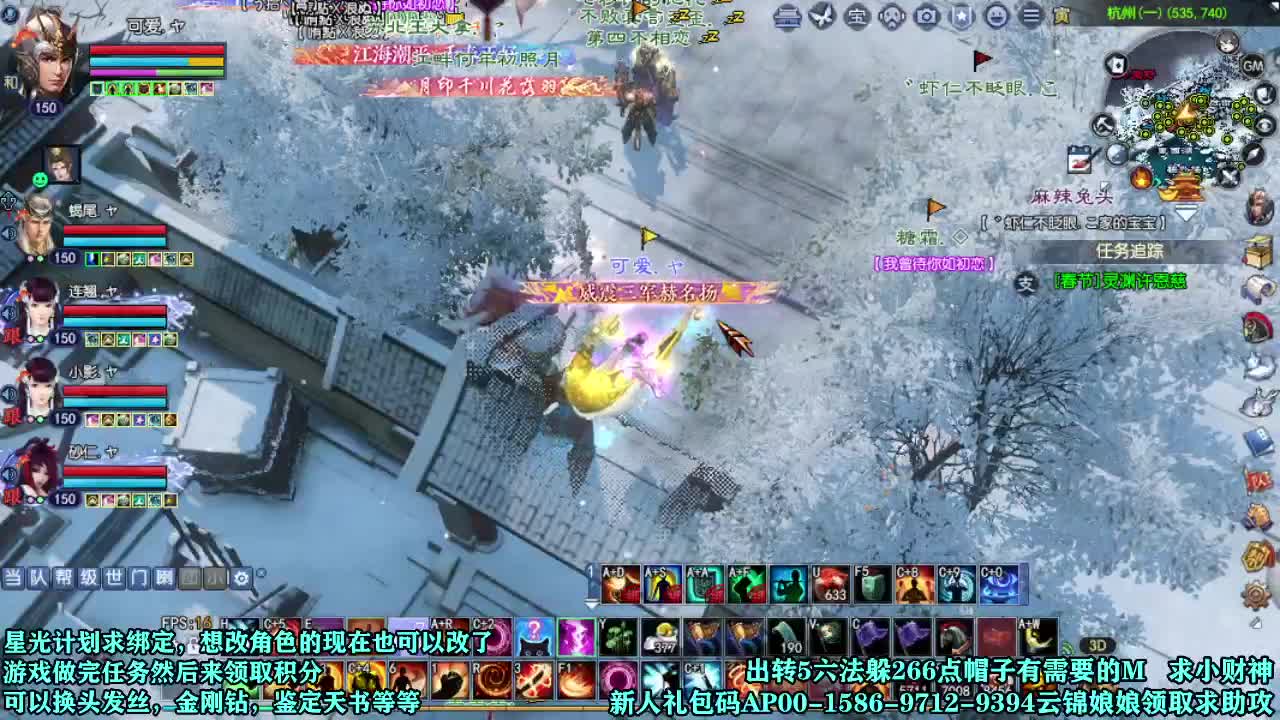The image size is (1280, 720).
Task: Click the flame event icon beside the minimap
Action: point(1141,179)
